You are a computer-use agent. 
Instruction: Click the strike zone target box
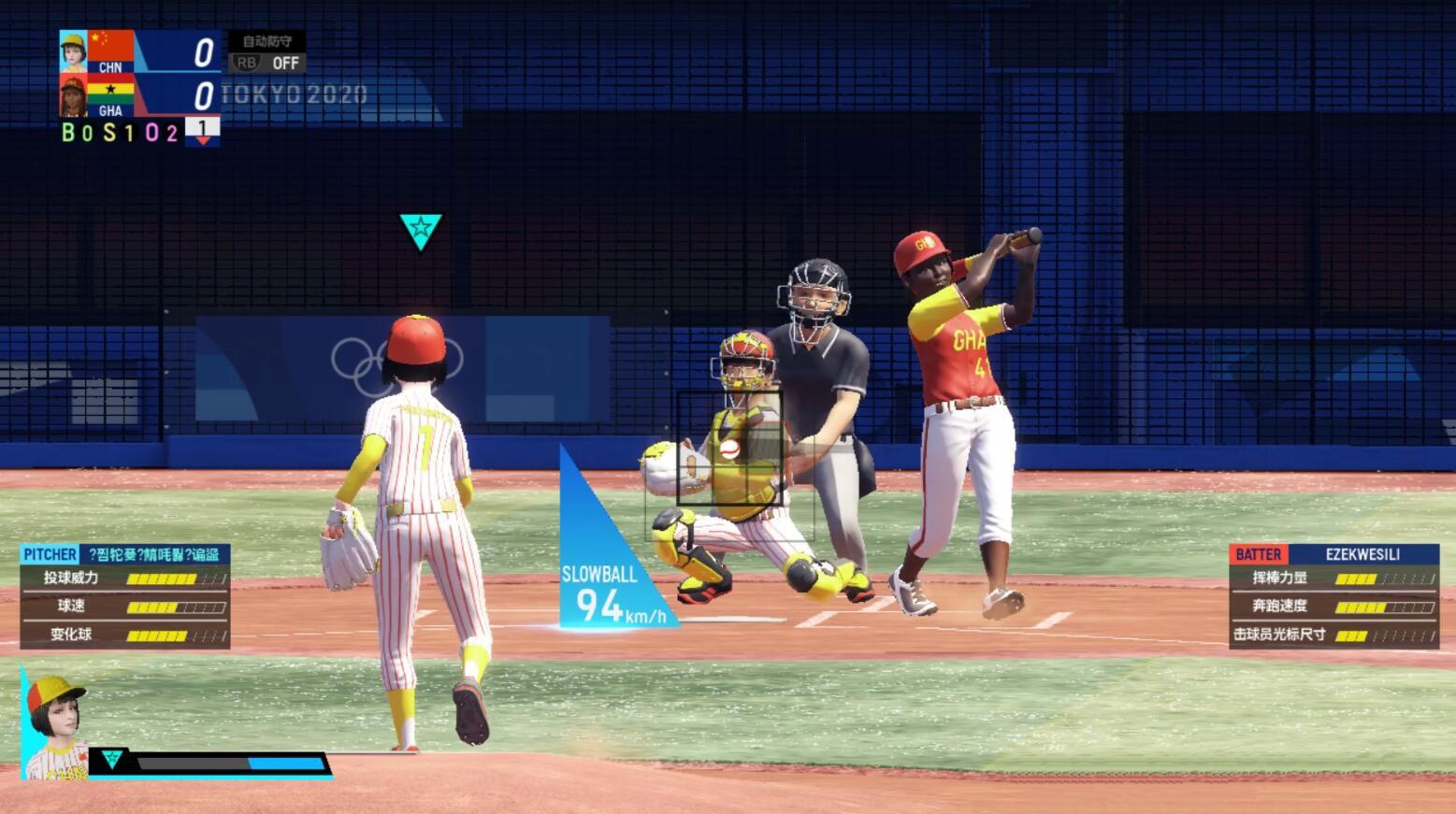tap(729, 449)
